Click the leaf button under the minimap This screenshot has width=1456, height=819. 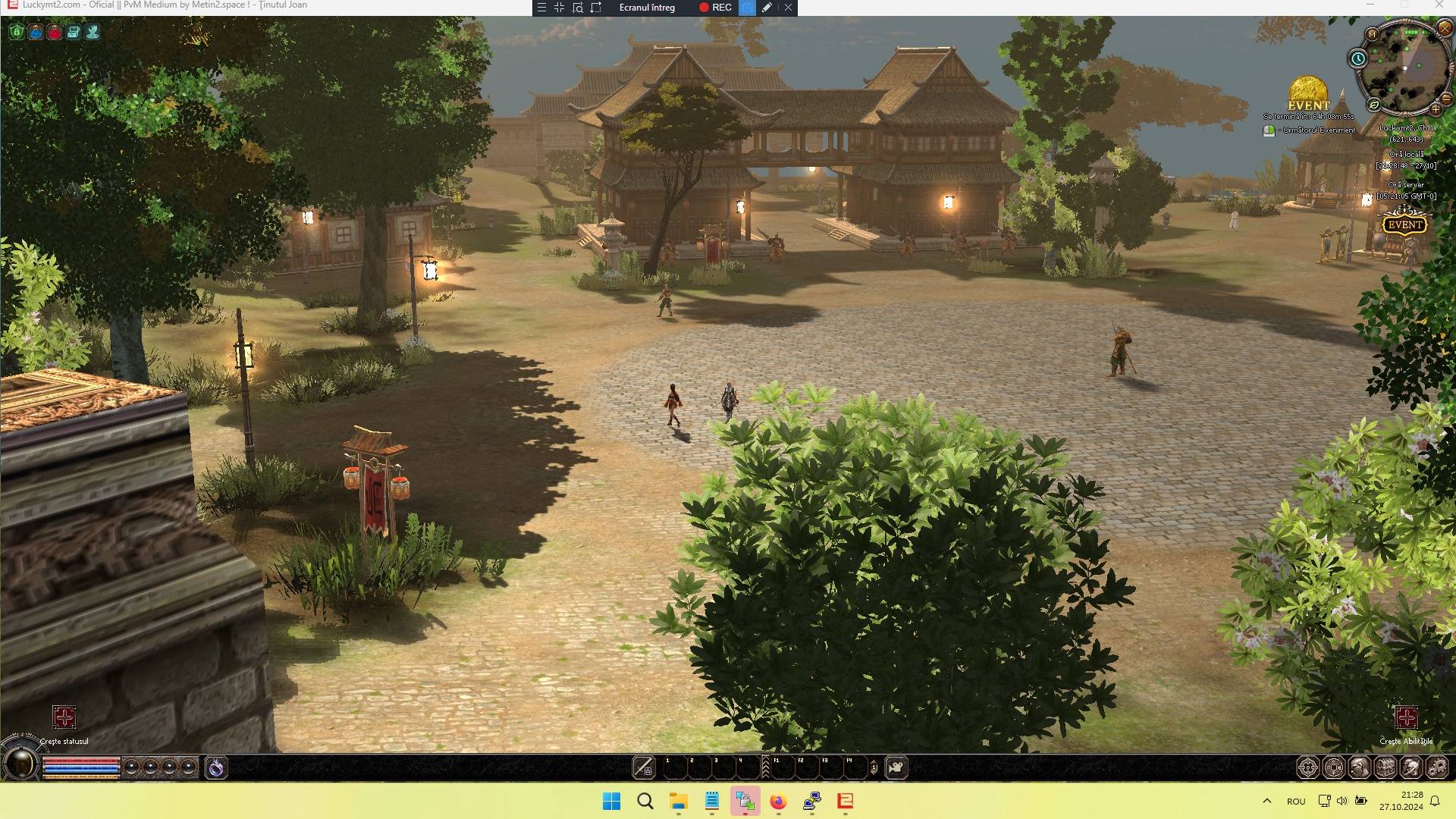tap(1374, 105)
